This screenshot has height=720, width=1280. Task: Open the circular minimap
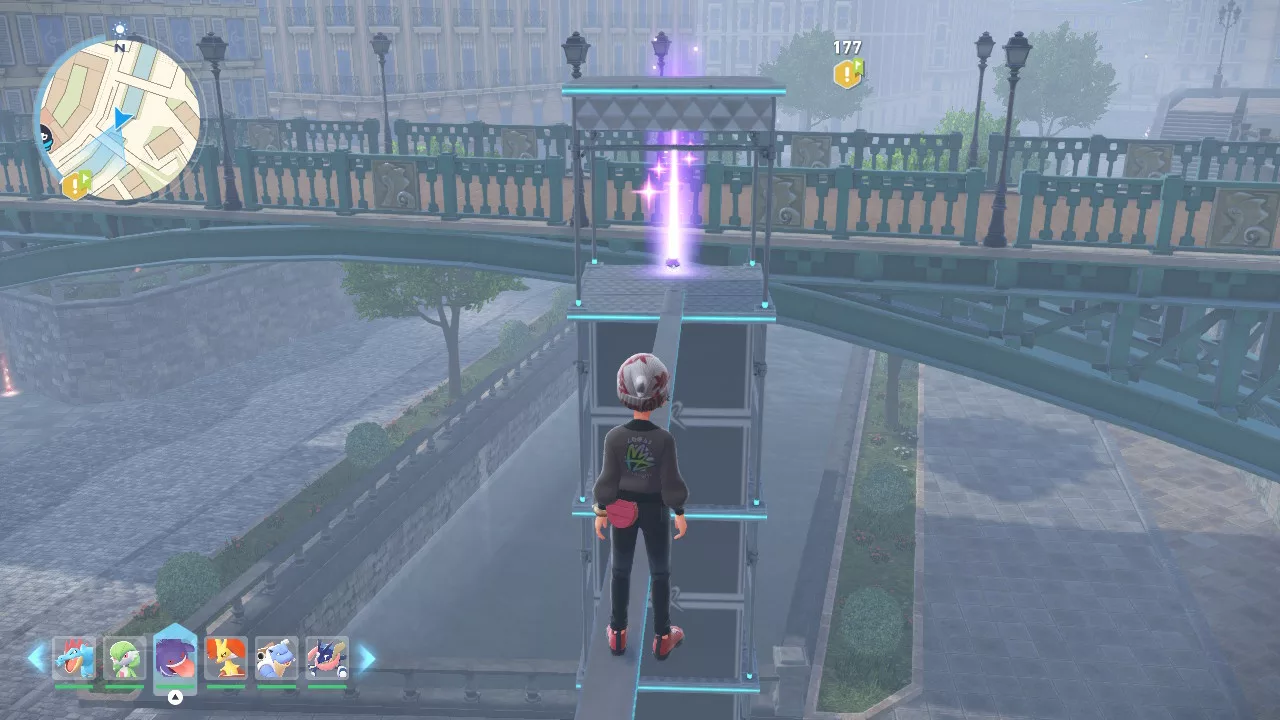pos(118,118)
